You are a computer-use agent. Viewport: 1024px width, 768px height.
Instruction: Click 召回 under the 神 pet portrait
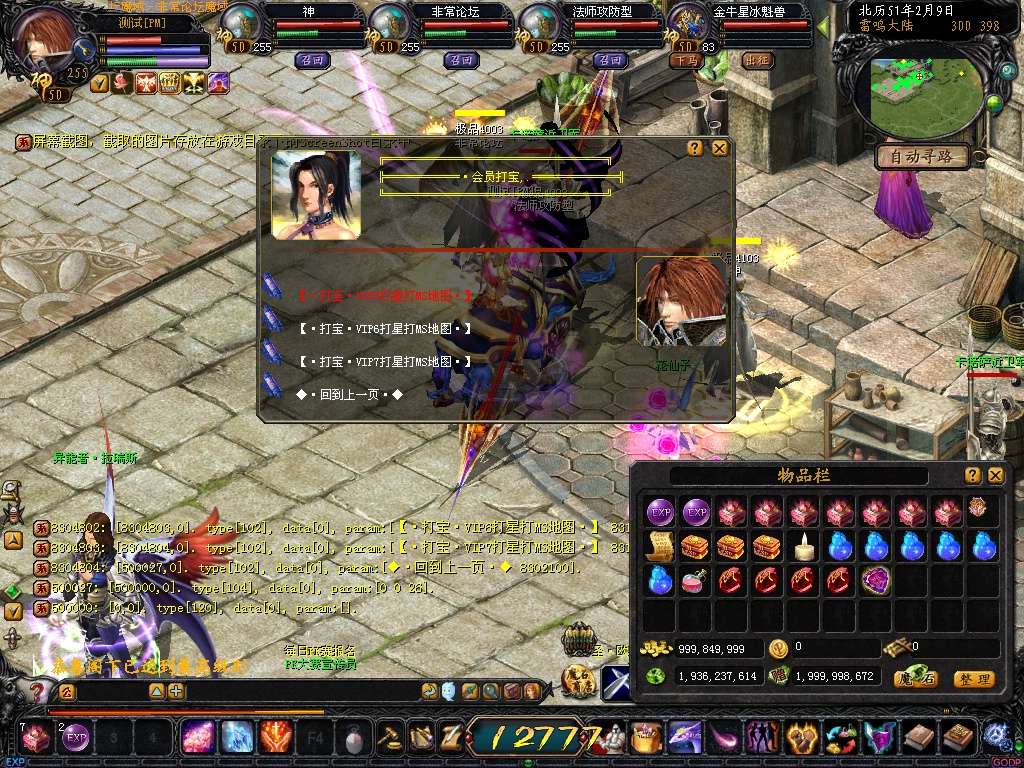coord(310,60)
